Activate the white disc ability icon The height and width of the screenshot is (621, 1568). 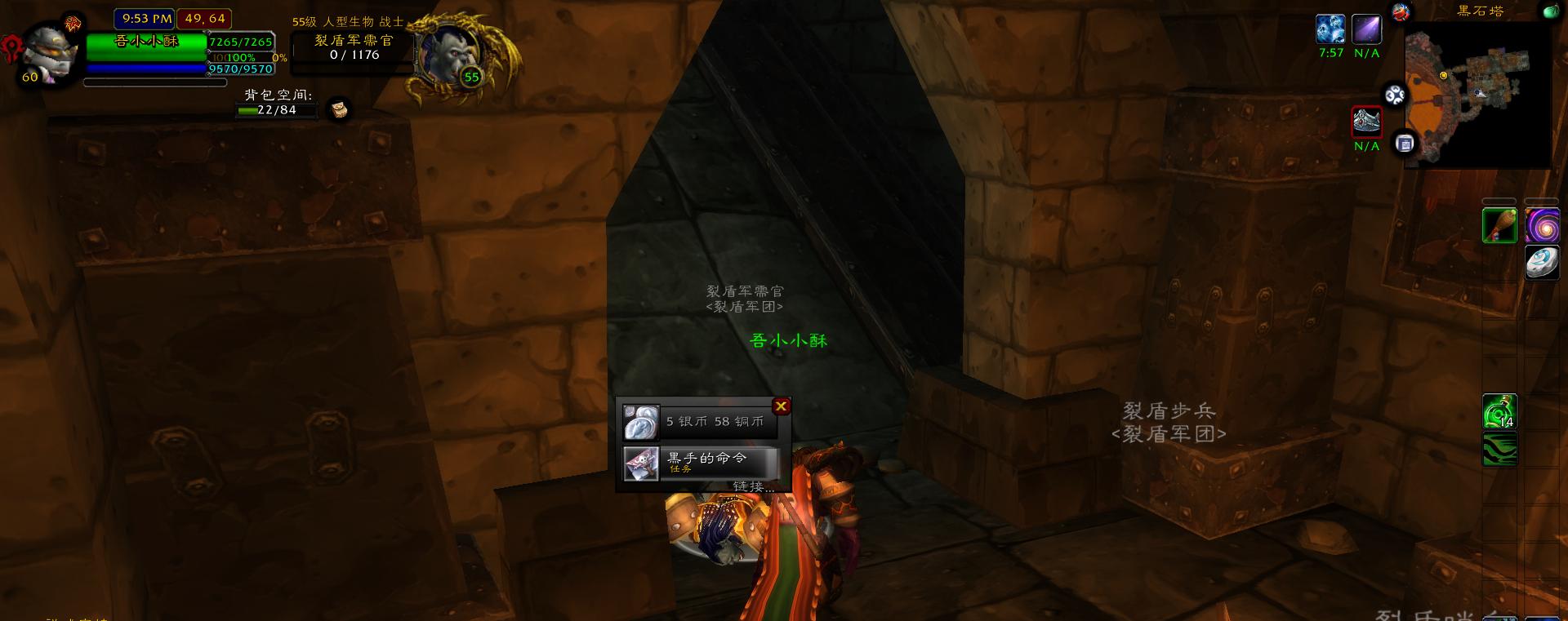click(x=1543, y=263)
